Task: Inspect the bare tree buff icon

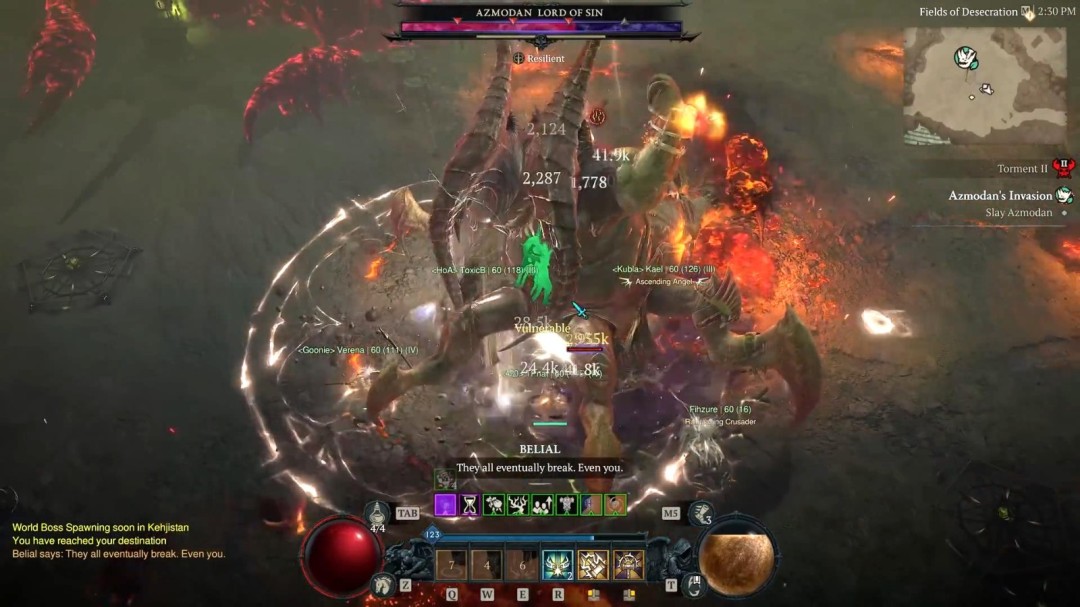Action: (518, 505)
